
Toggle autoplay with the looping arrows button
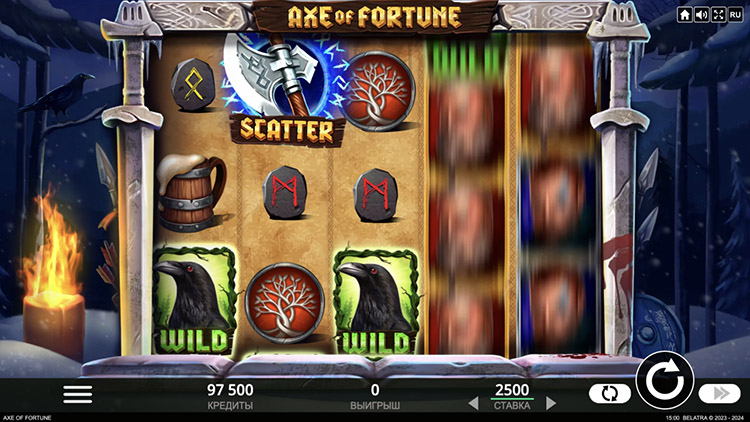pos(609,394)
